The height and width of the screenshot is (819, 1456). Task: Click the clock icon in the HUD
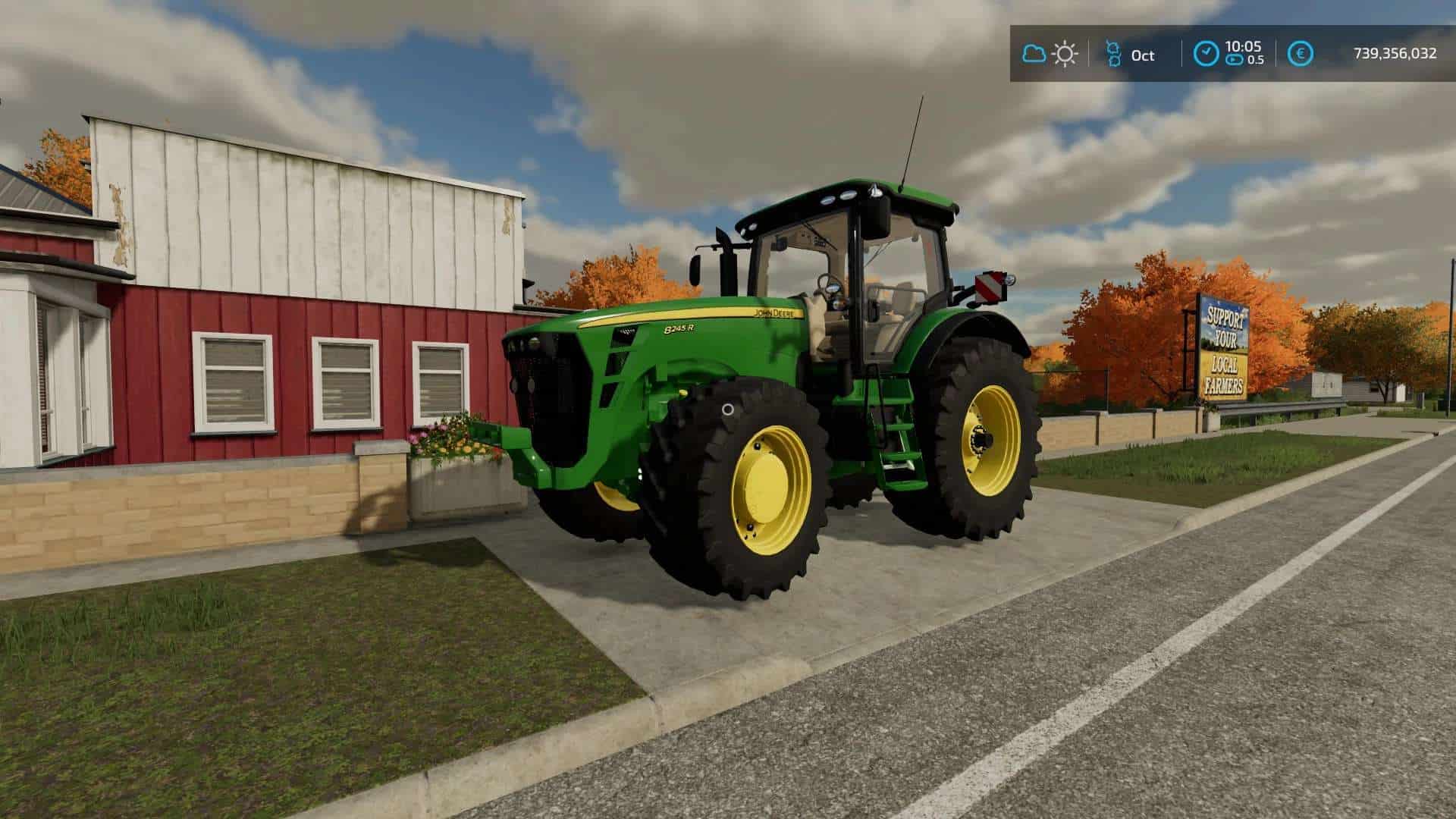pos(1205,54)
